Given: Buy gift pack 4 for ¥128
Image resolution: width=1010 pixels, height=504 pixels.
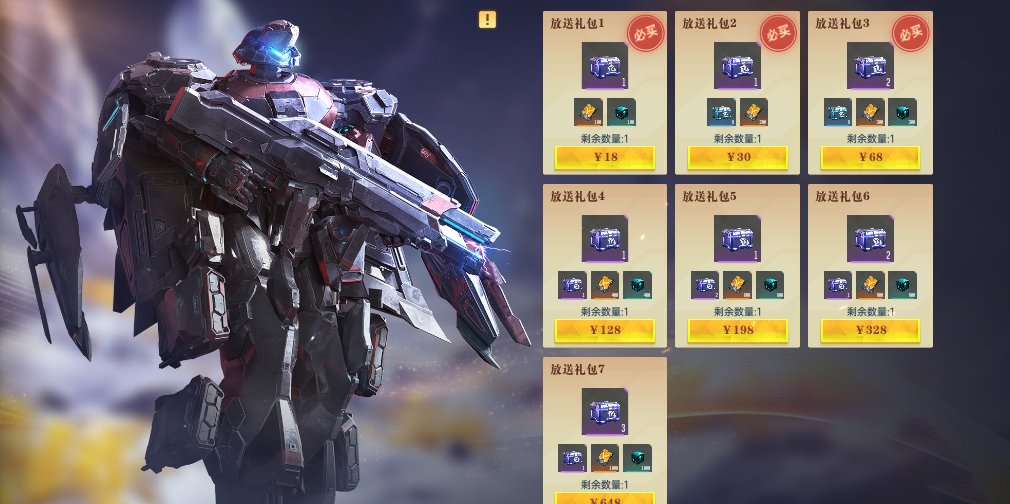Looking at the screenshot, I should pyautogui.click(x=605, y=330).
